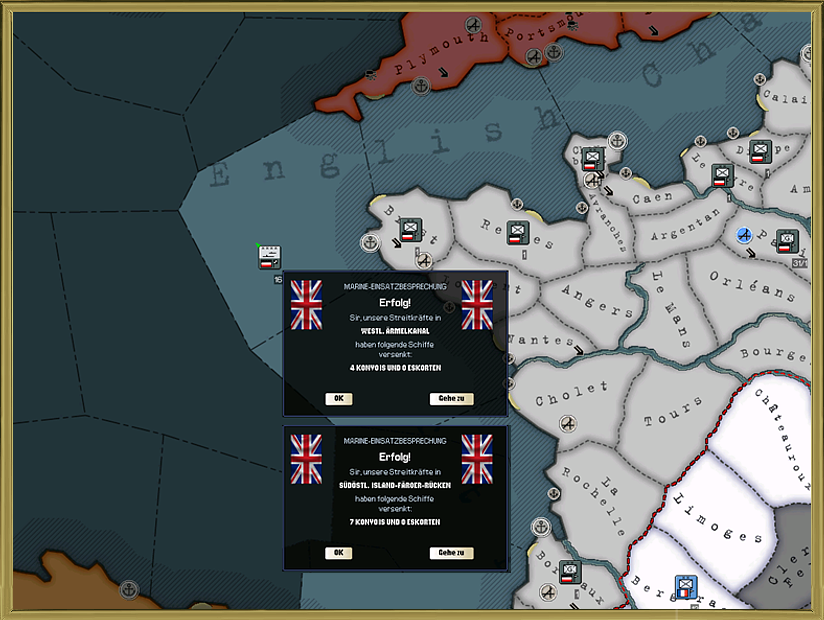Viewport: 824px width, 620px height.
Task: Select the army counter at Brest
Action: coord(411,232)
